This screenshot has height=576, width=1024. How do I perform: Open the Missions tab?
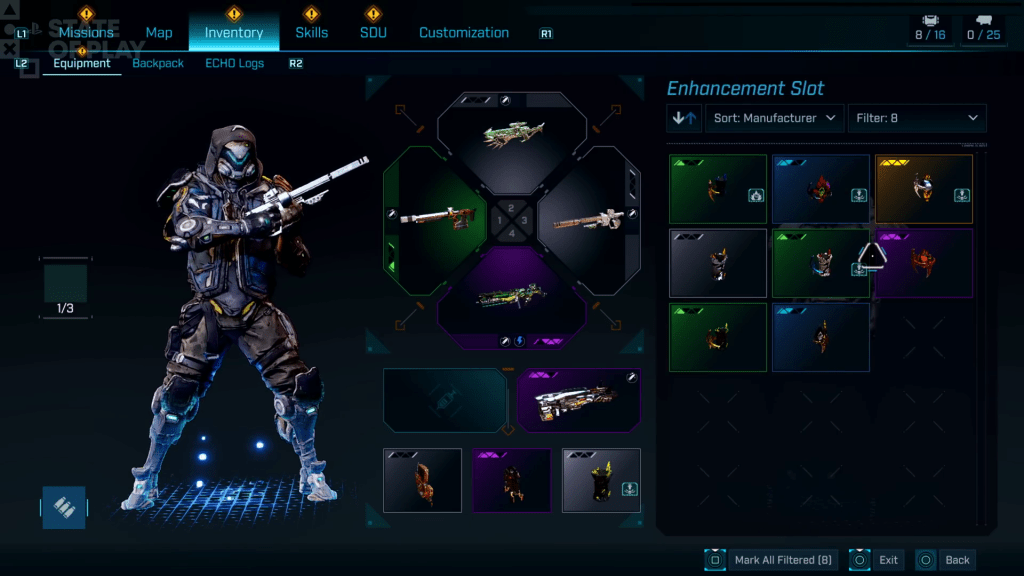[86, 32]
